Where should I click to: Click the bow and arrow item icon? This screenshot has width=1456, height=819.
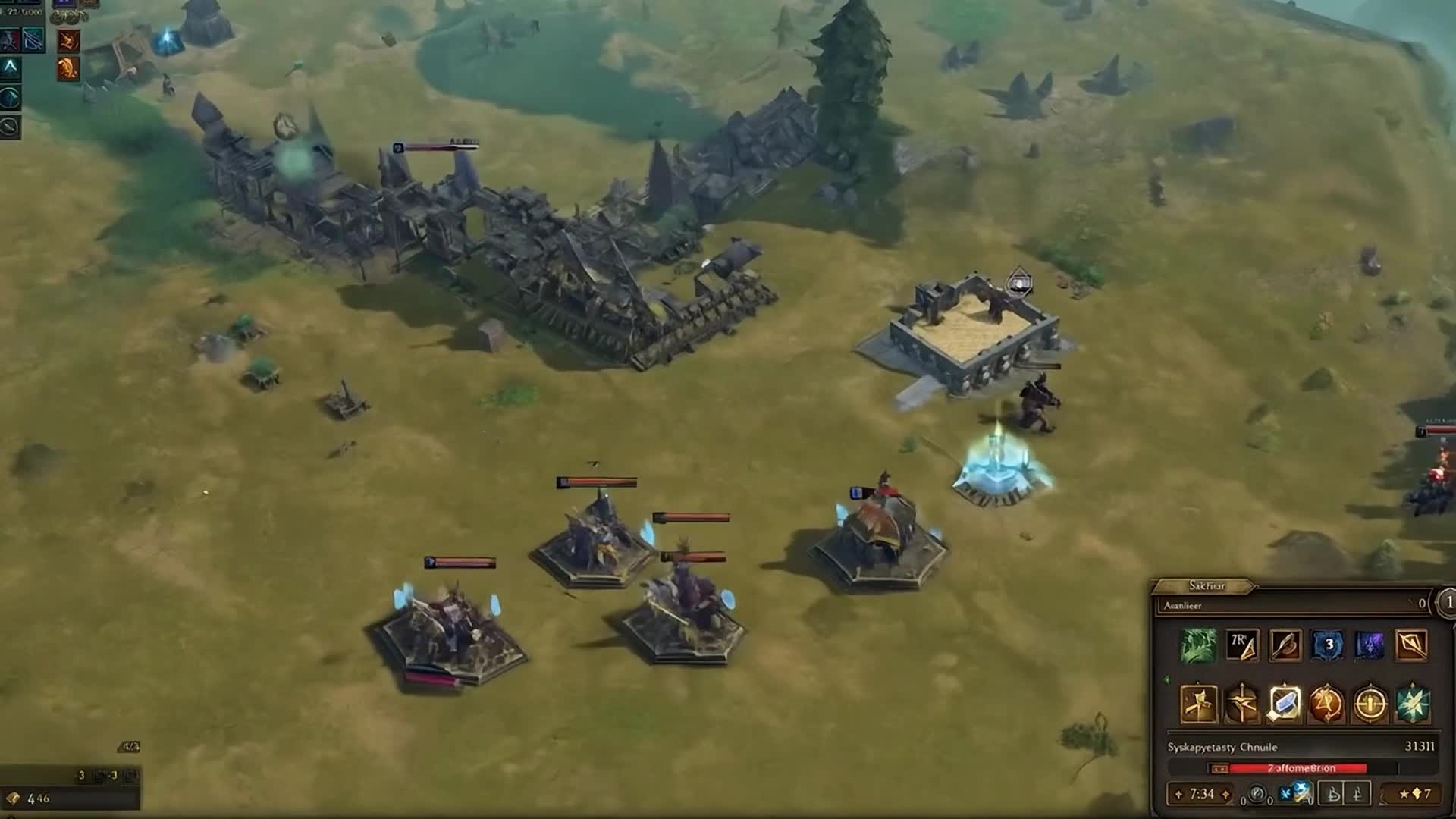pos(1411,645)
